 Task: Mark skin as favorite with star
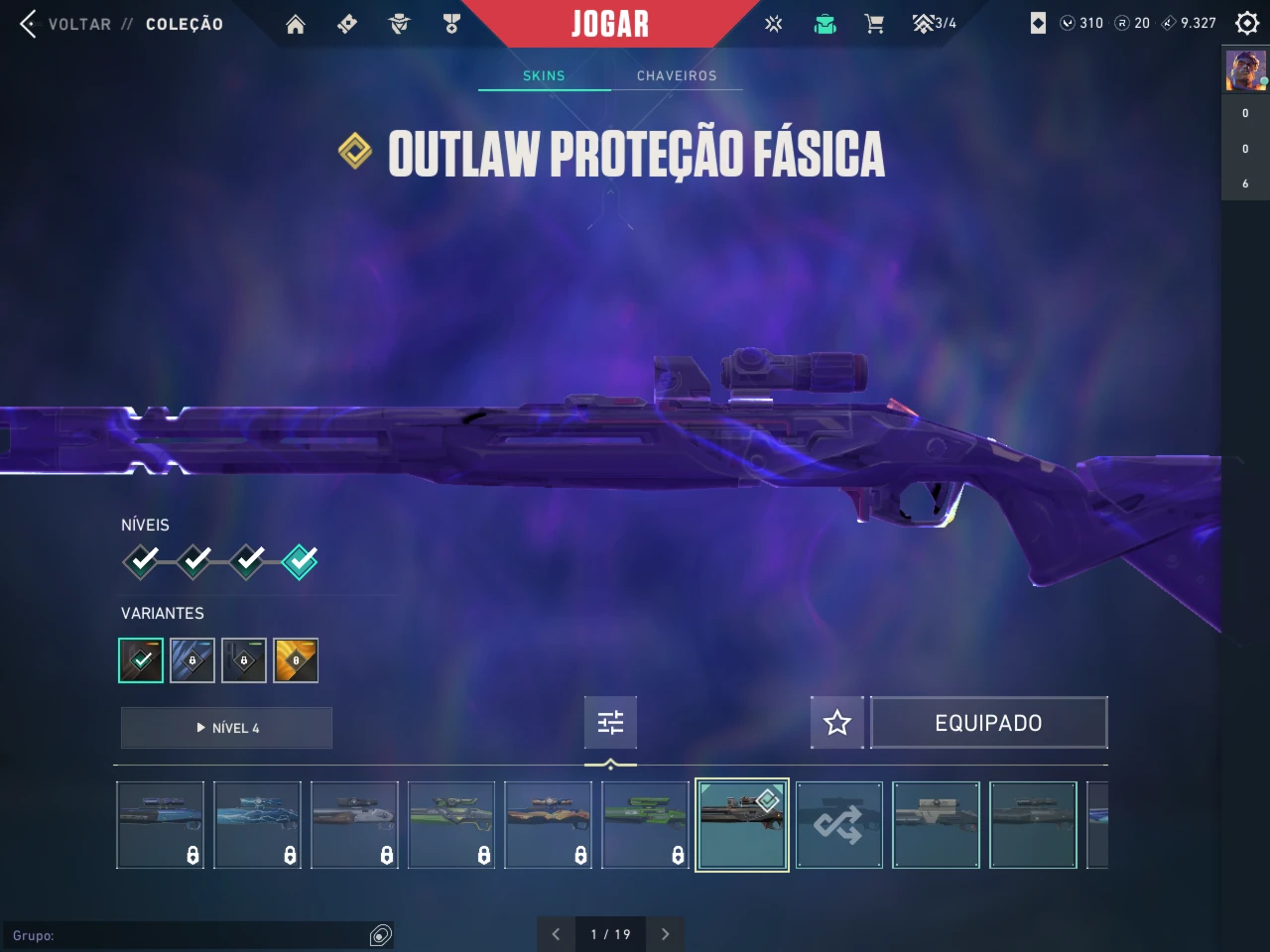click(837, 723)
